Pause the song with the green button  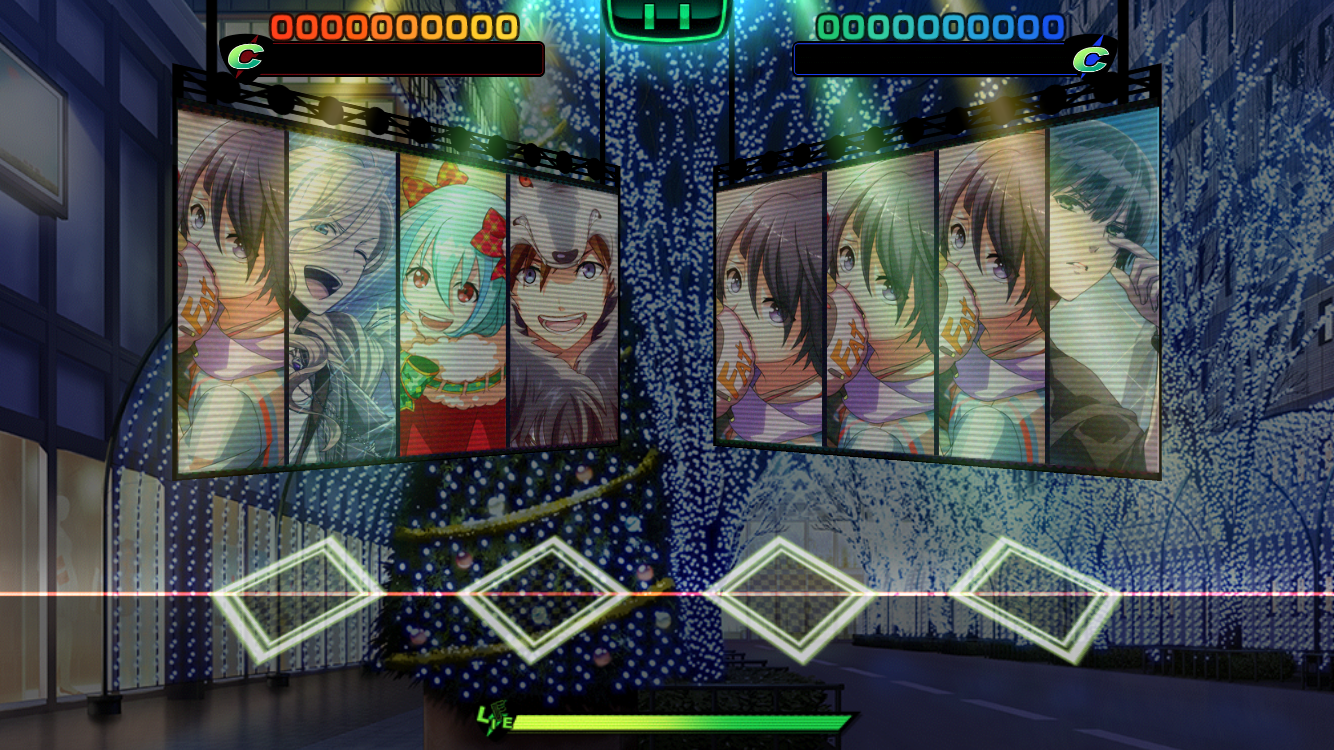tap(667, 17)
